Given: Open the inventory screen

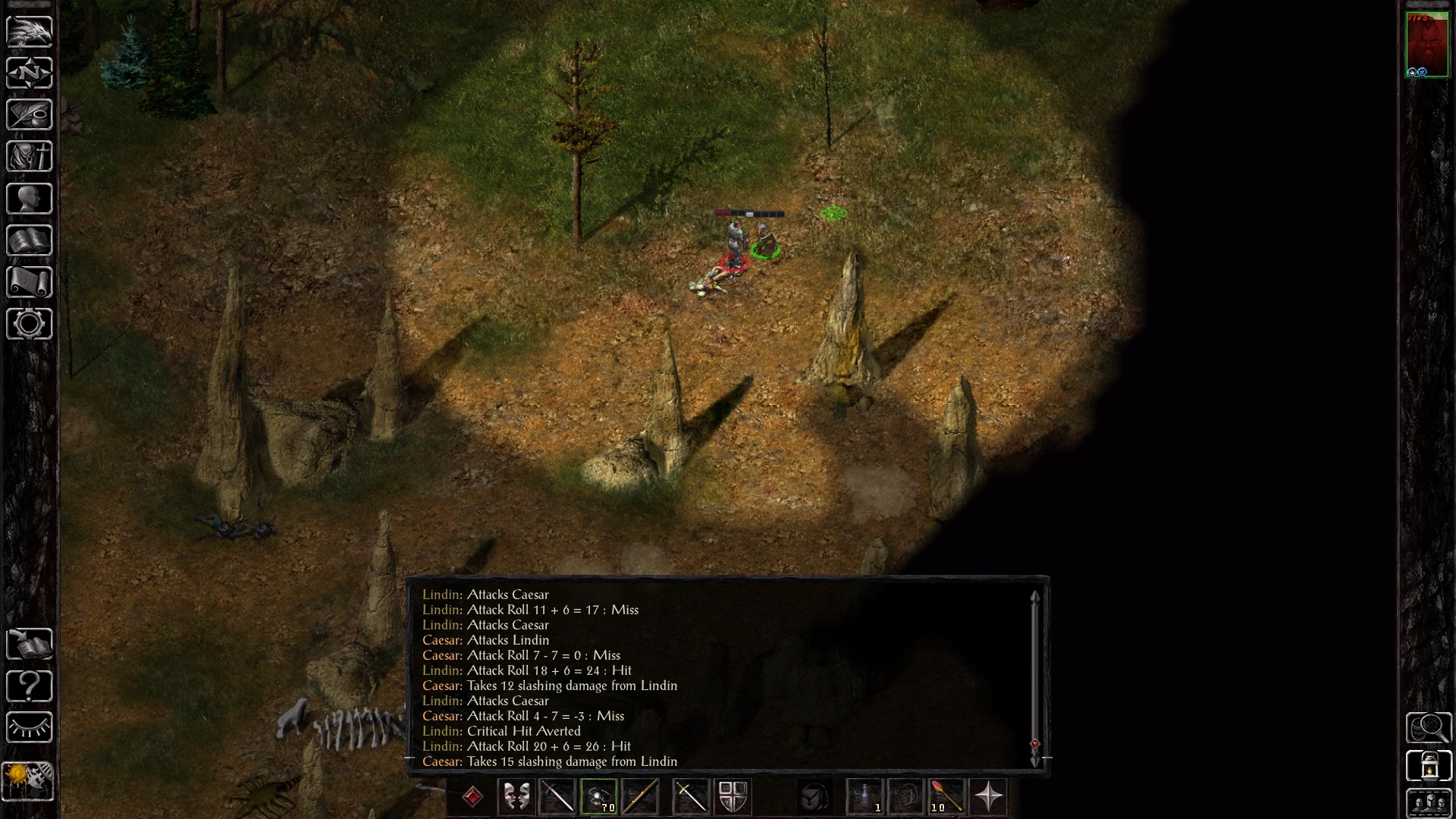Looking at the screenshot, I should pyautogui.click(x=29, y=156).
